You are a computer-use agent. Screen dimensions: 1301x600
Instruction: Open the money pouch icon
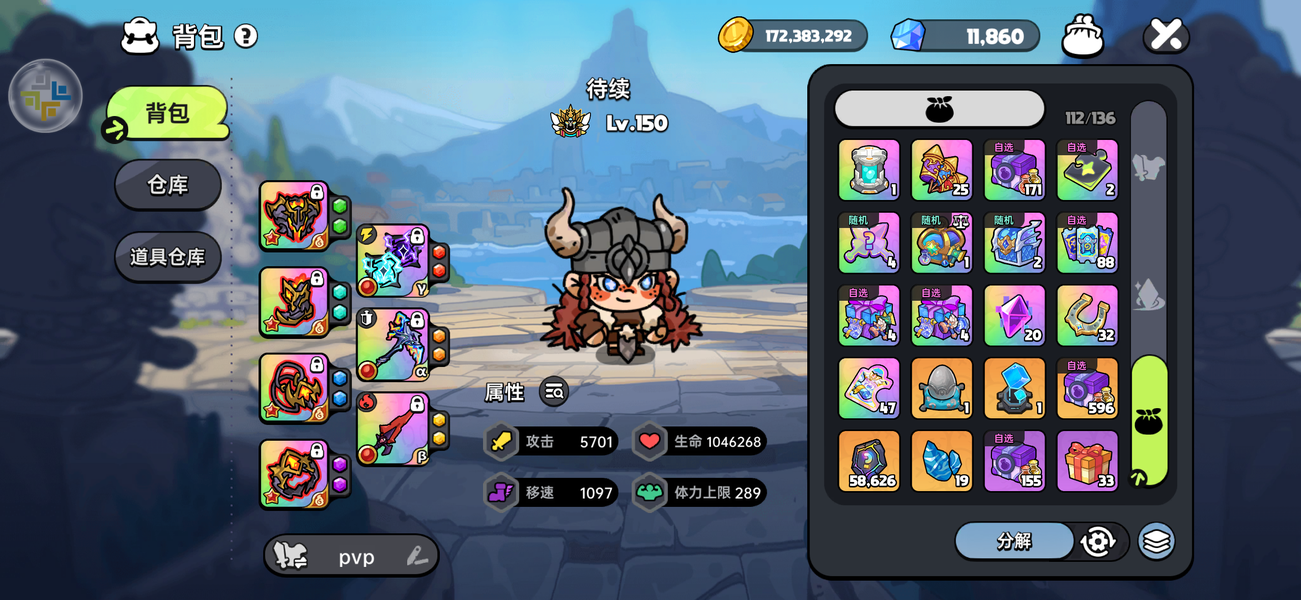pos(1082,36)
